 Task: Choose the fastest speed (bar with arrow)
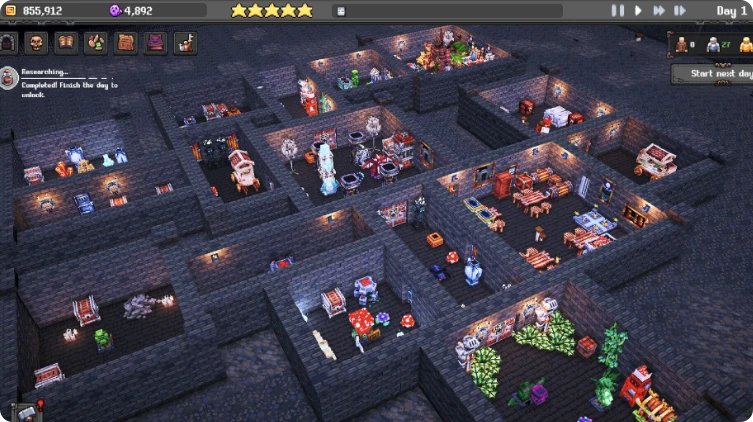pyautogui.click(x=680, y=11)
